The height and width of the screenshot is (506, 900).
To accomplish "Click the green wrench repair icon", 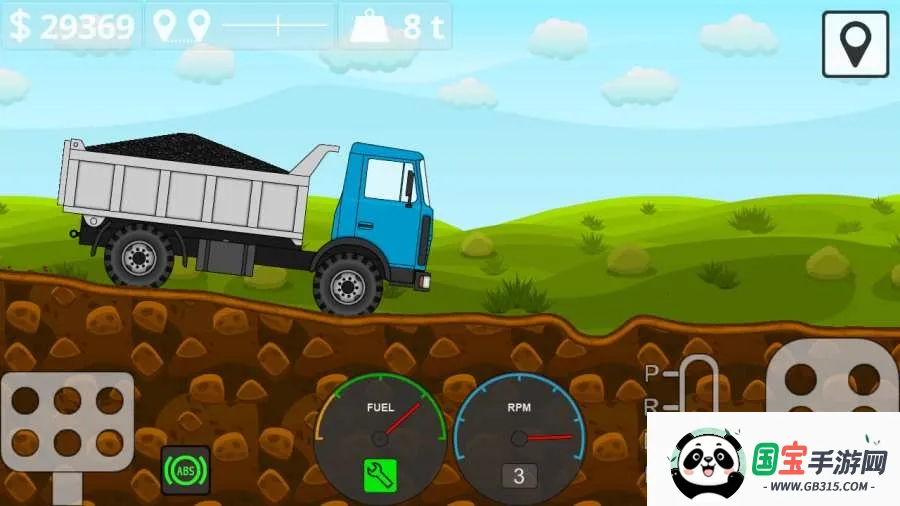I will [380, 476].
